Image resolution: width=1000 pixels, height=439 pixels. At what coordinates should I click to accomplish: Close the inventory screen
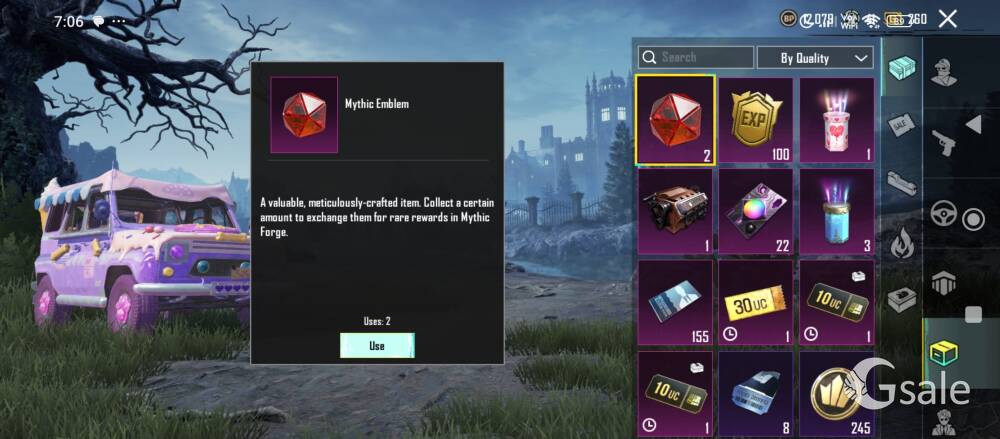pyautogui.click(x=948, y=19)
